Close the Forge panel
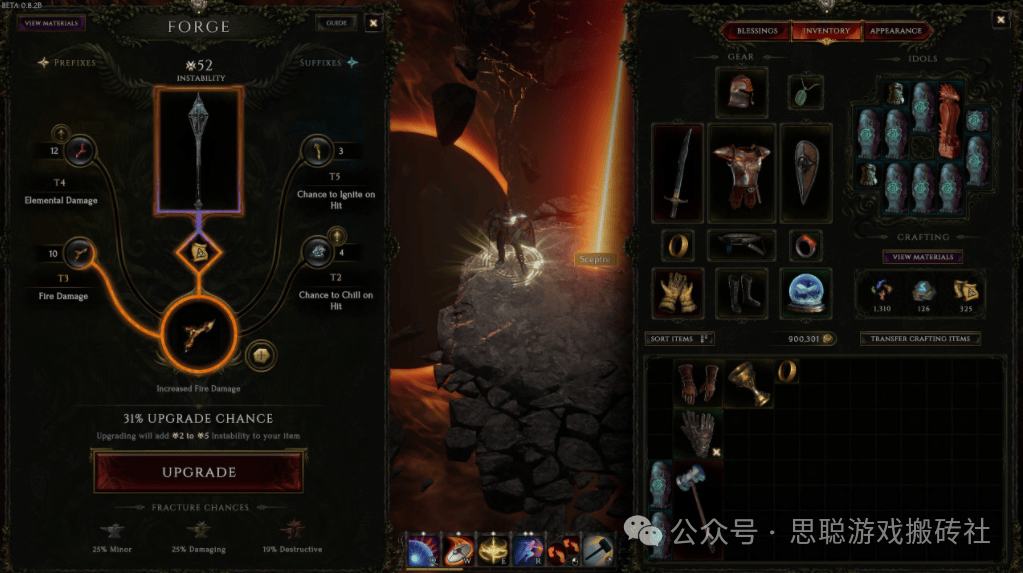The image size is (1023, 573). 373,23
